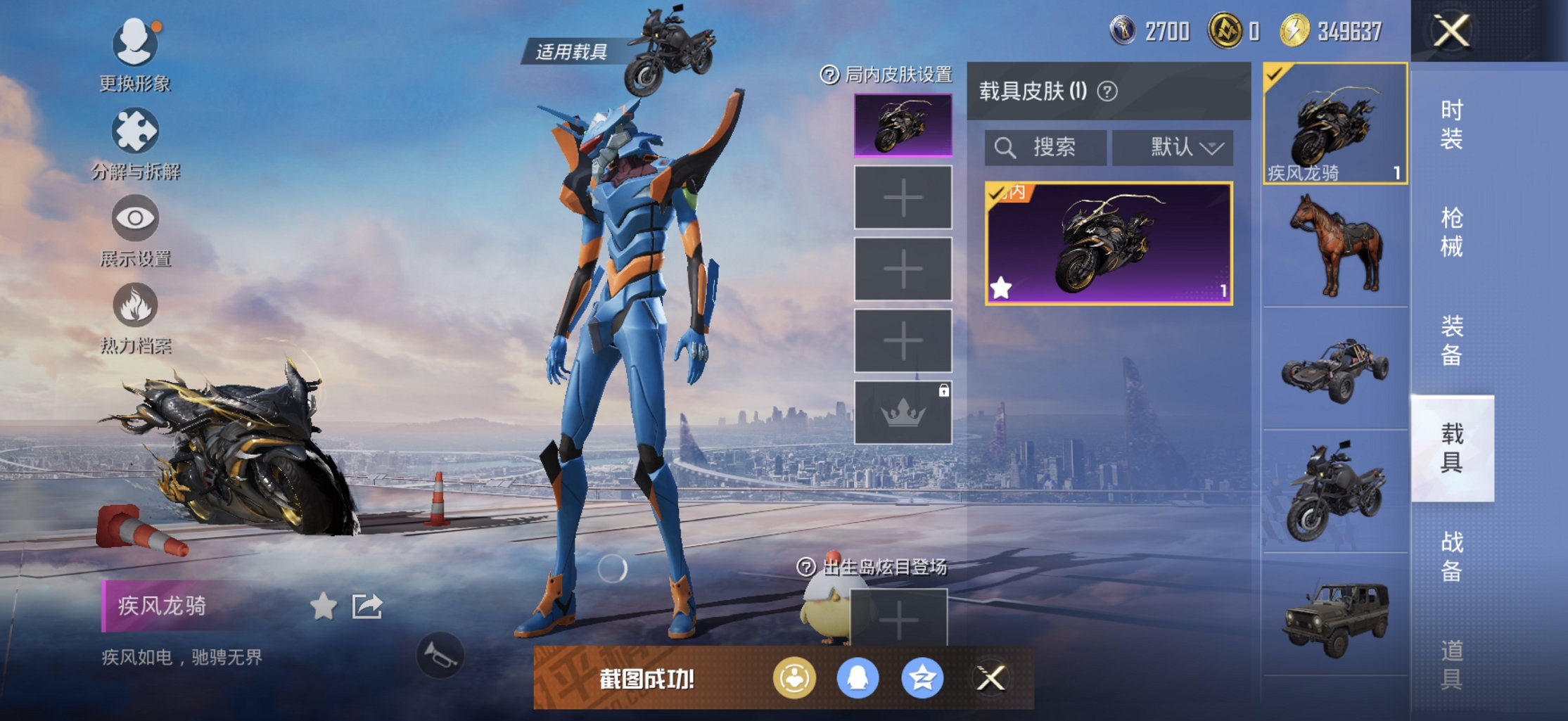
Task: Close the wardrobe with the top X
Action: 1452,31
